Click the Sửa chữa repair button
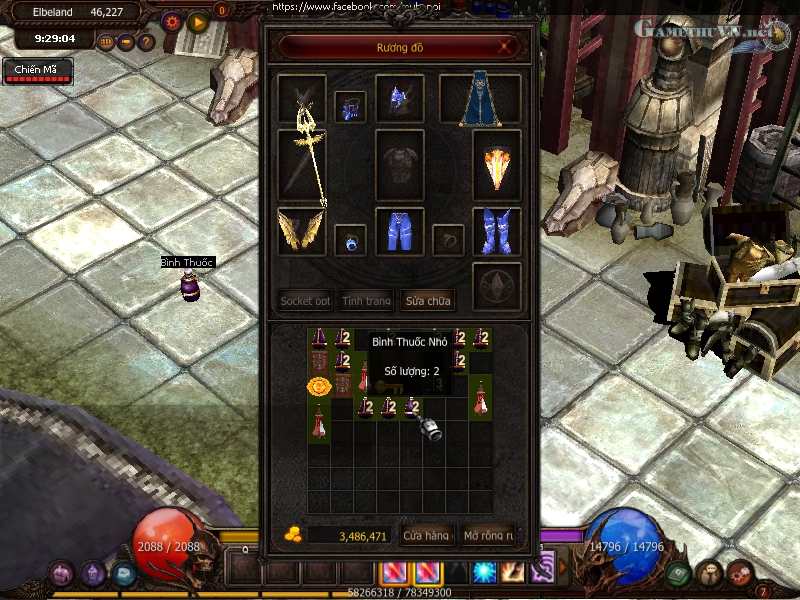800x600 pixels. point(428,300)
